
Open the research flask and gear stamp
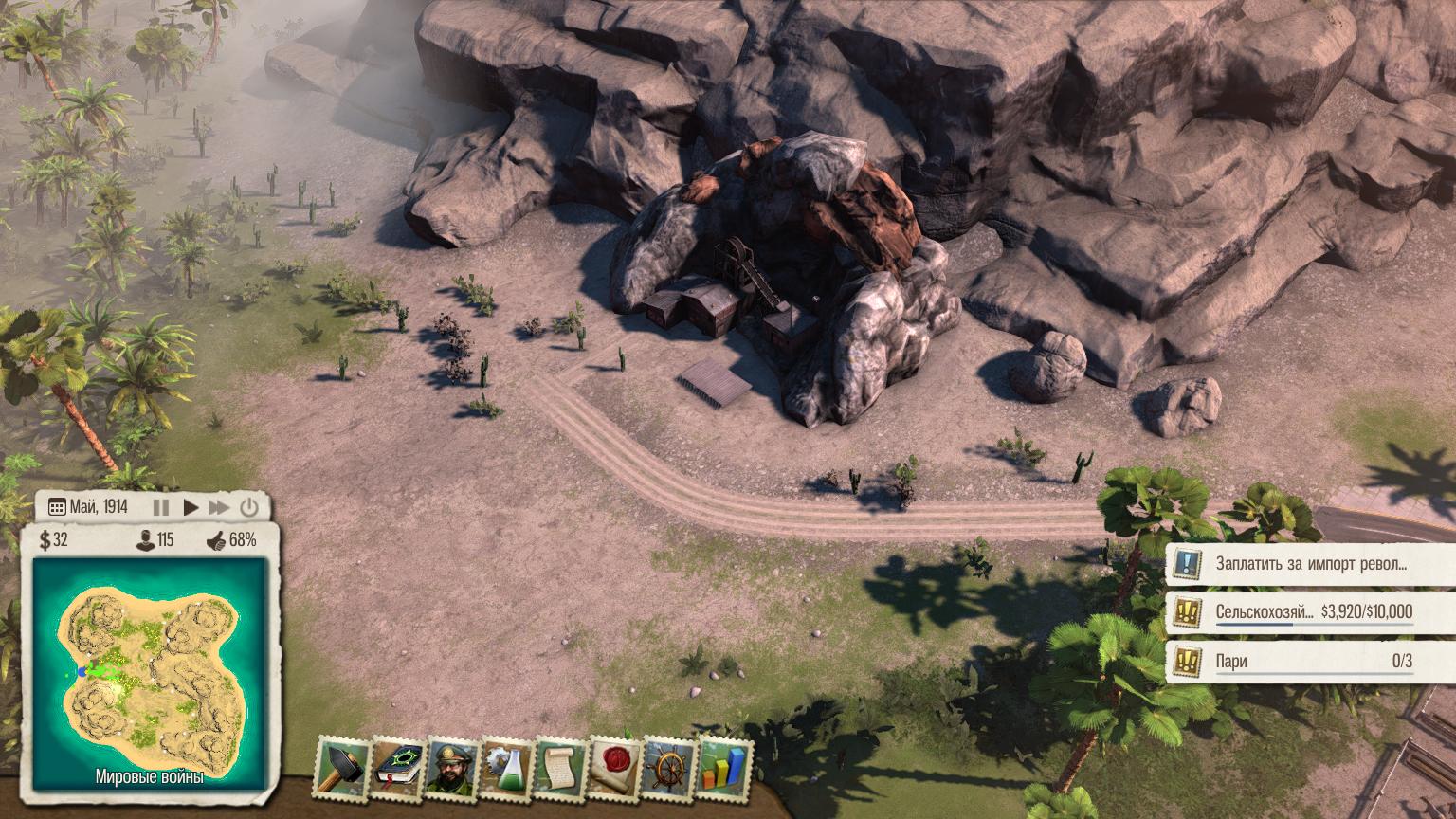(506, 767)
